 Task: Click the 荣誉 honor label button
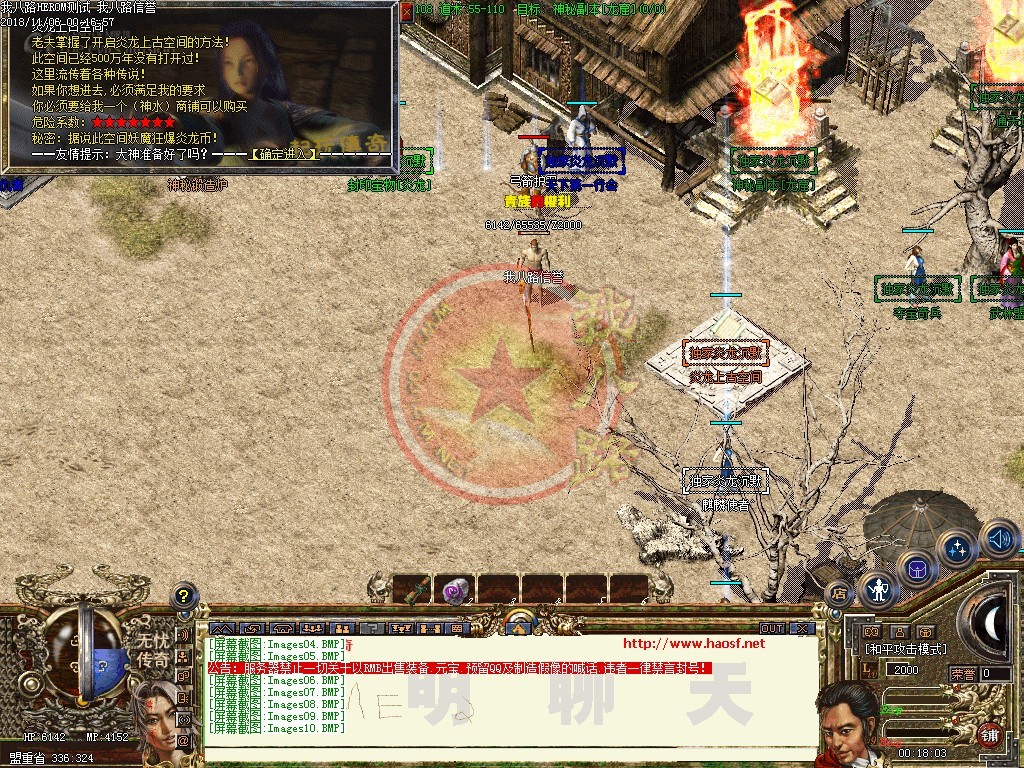pyautogui.click(x=964, y=674)
